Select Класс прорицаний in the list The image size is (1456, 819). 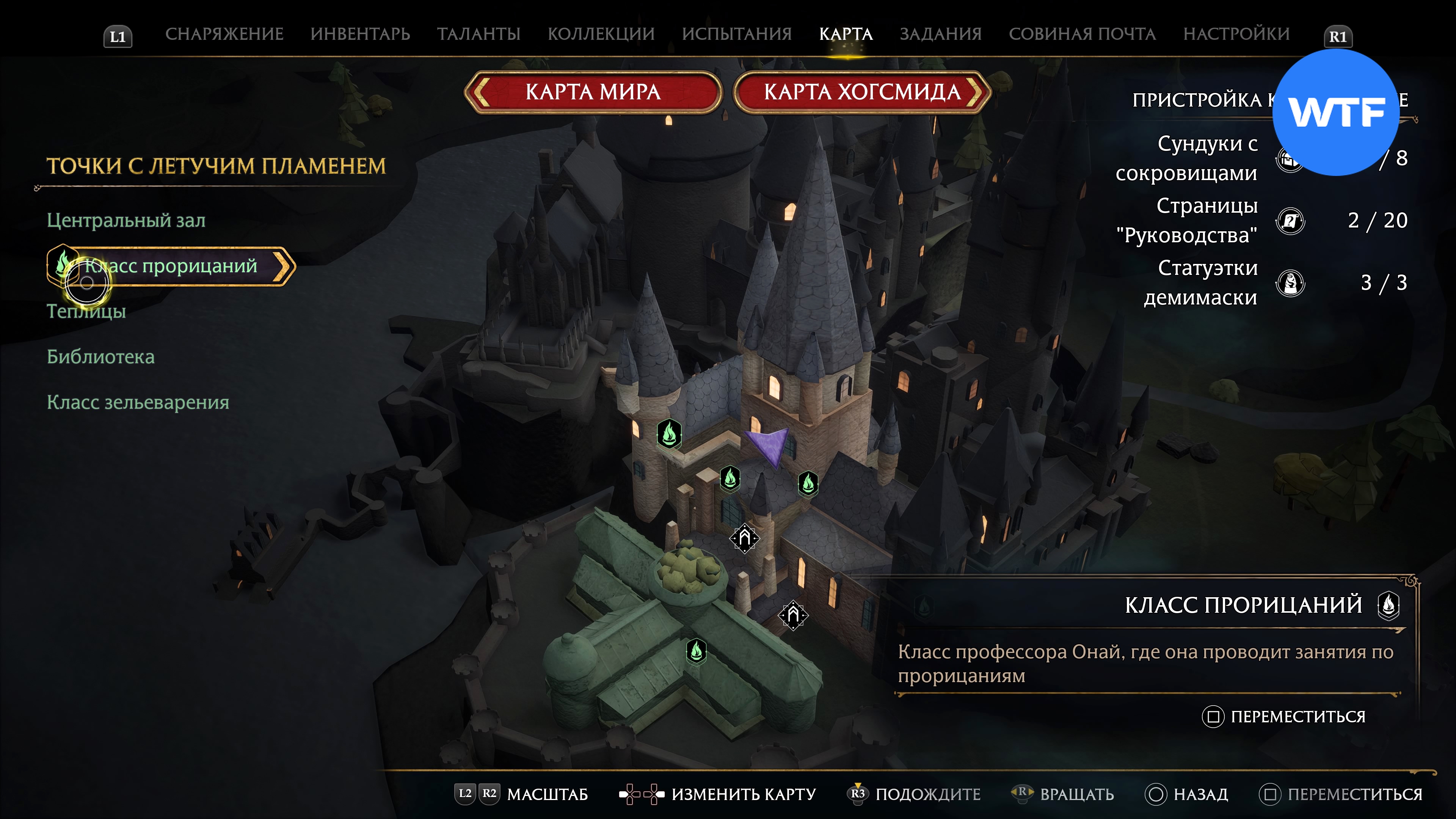(x=171, y=266)
